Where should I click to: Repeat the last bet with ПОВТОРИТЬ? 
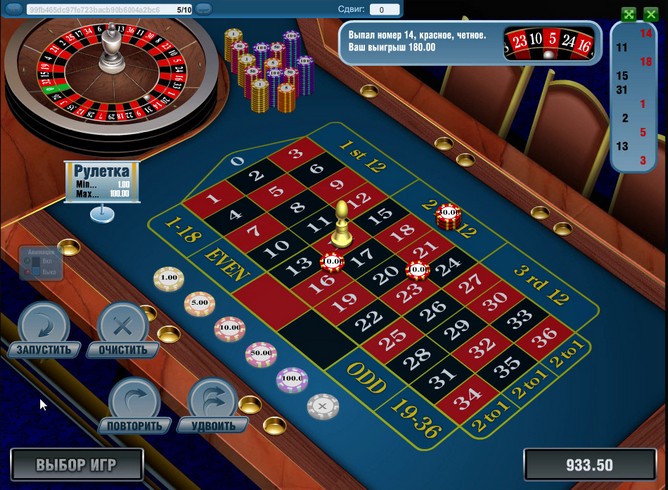(x=133, y=405)
